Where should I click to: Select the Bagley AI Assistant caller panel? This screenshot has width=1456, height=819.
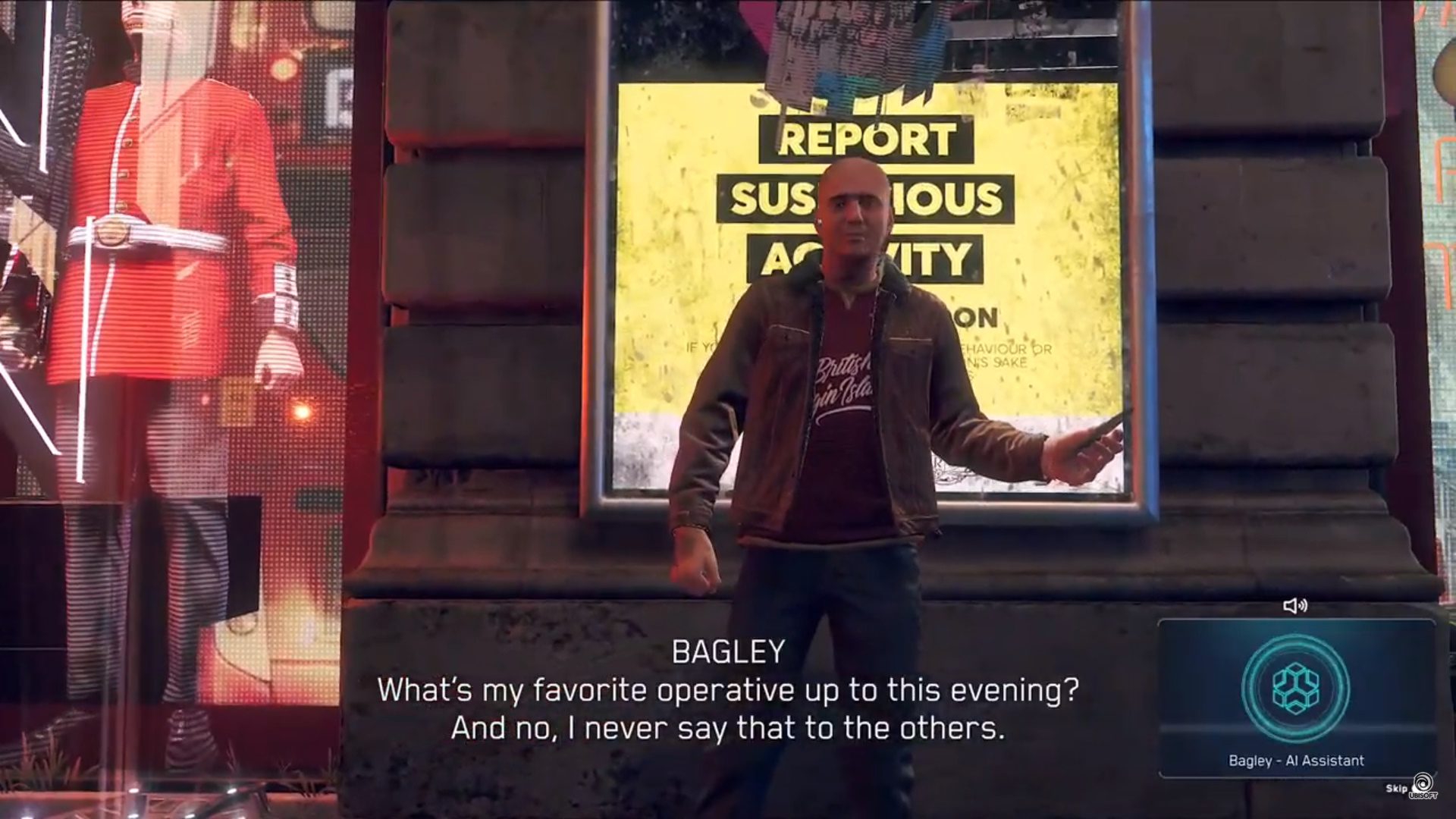[x=1296, y=698]
